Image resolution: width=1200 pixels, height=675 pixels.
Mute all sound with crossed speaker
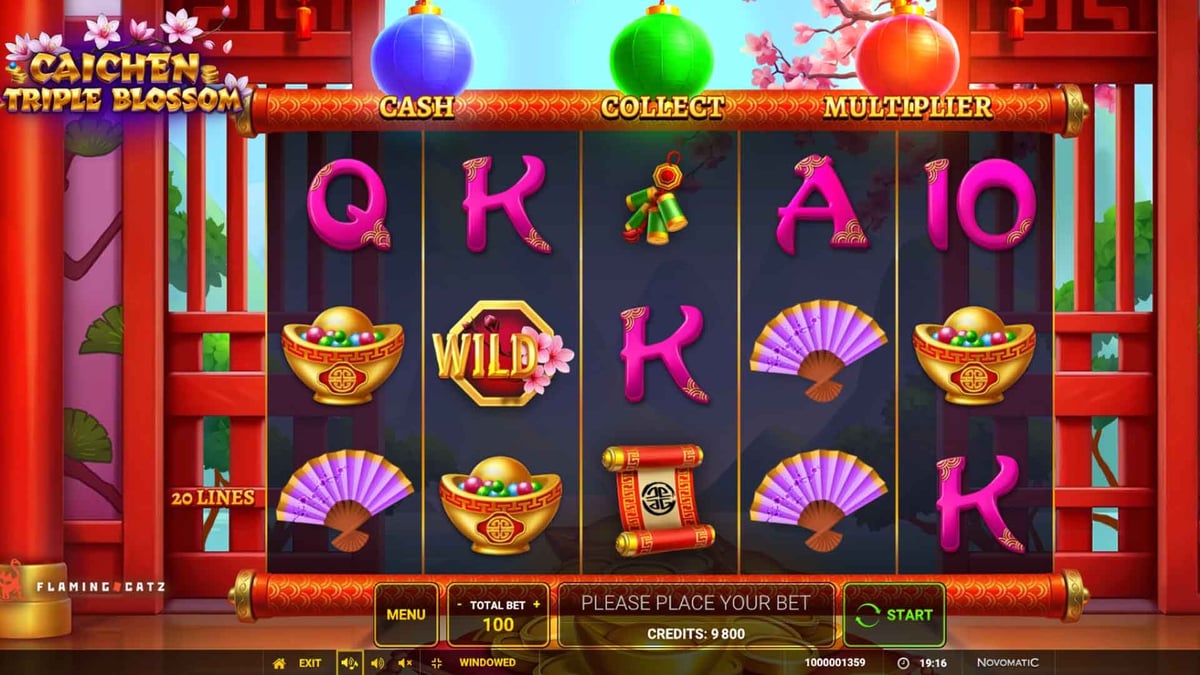[405, 662]
